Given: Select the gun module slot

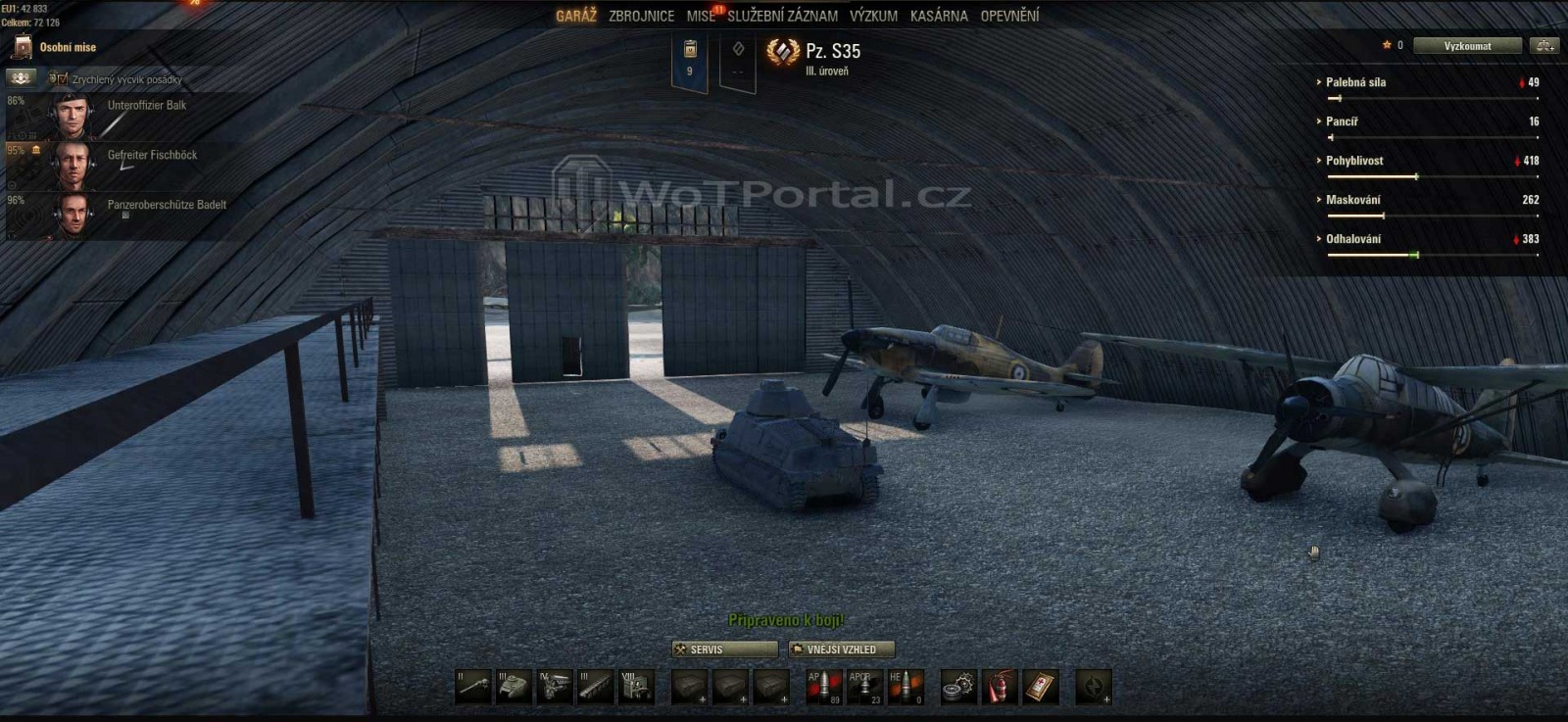Looking at the screenshot, I should tap(473, 687).
